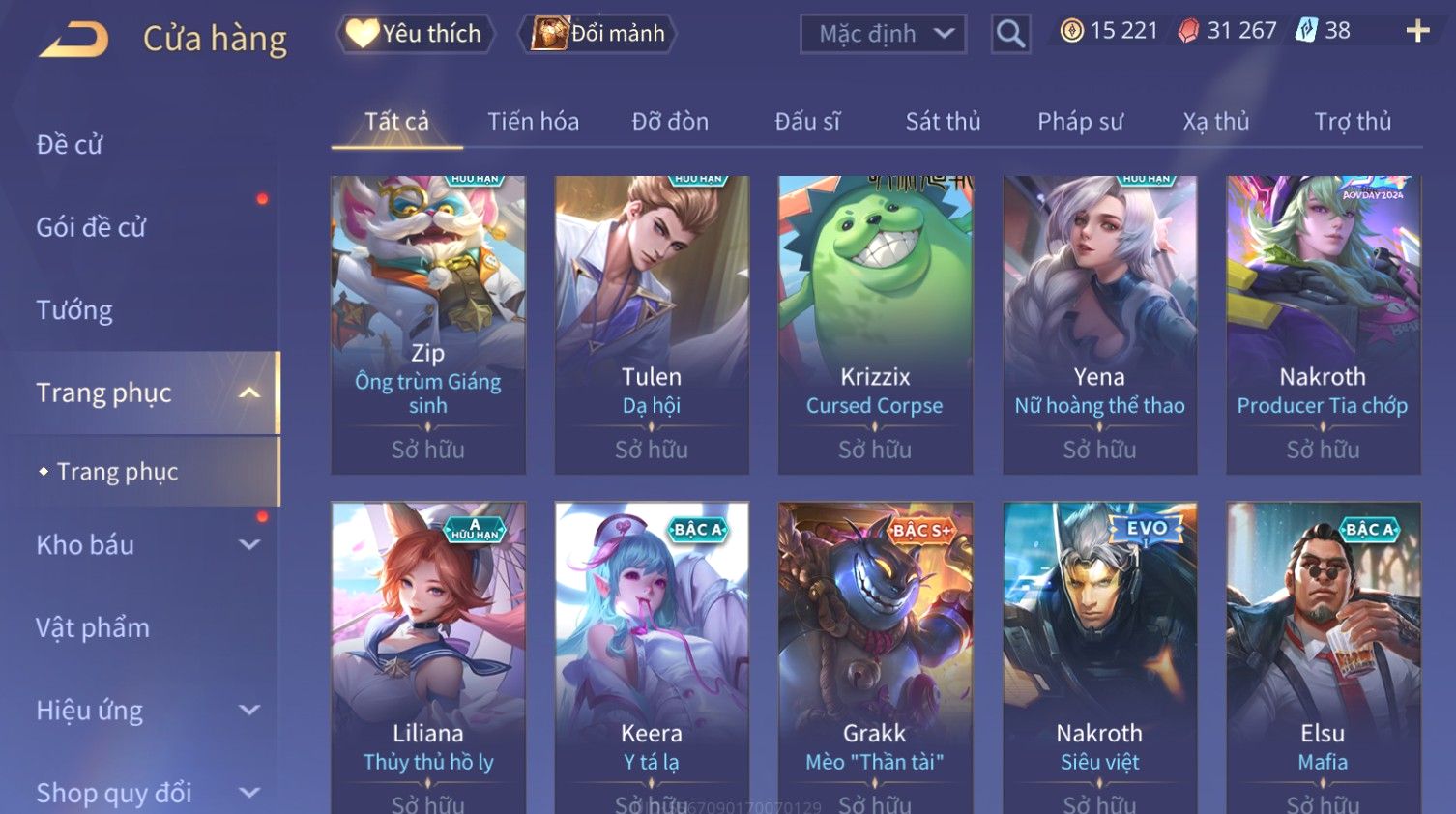
Task: Open the Yêu thích favorites filter
Action: 416,34
